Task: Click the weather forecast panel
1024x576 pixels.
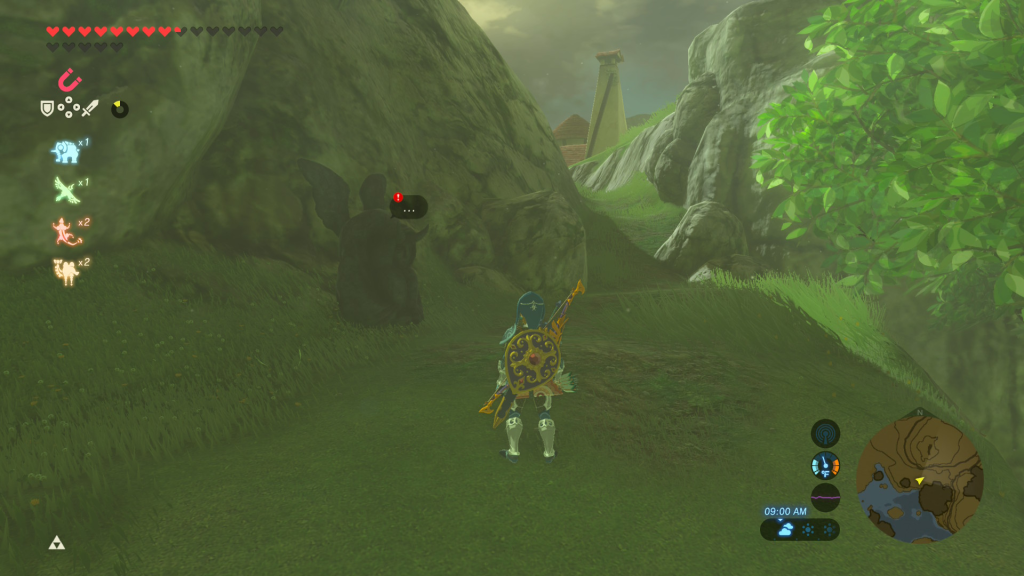Action: pyautogui.click(x=800, y=529)
